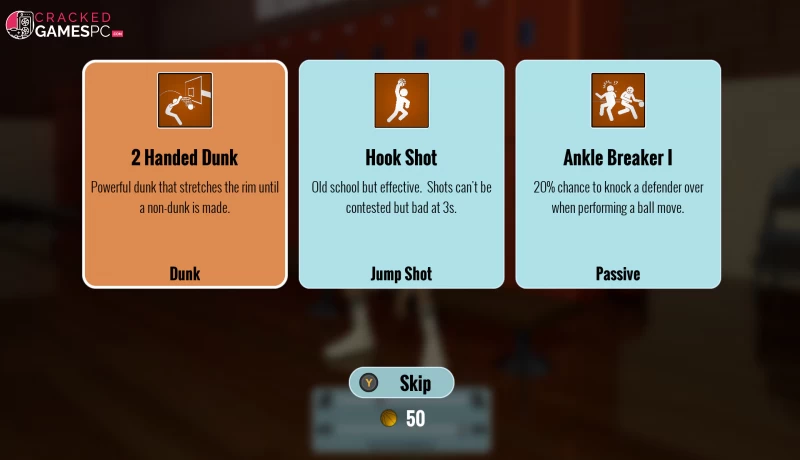This screenshot has width=800, height=460.
Task: Skip the card selection
Action: pyautogui.click(x=402, y=383)
